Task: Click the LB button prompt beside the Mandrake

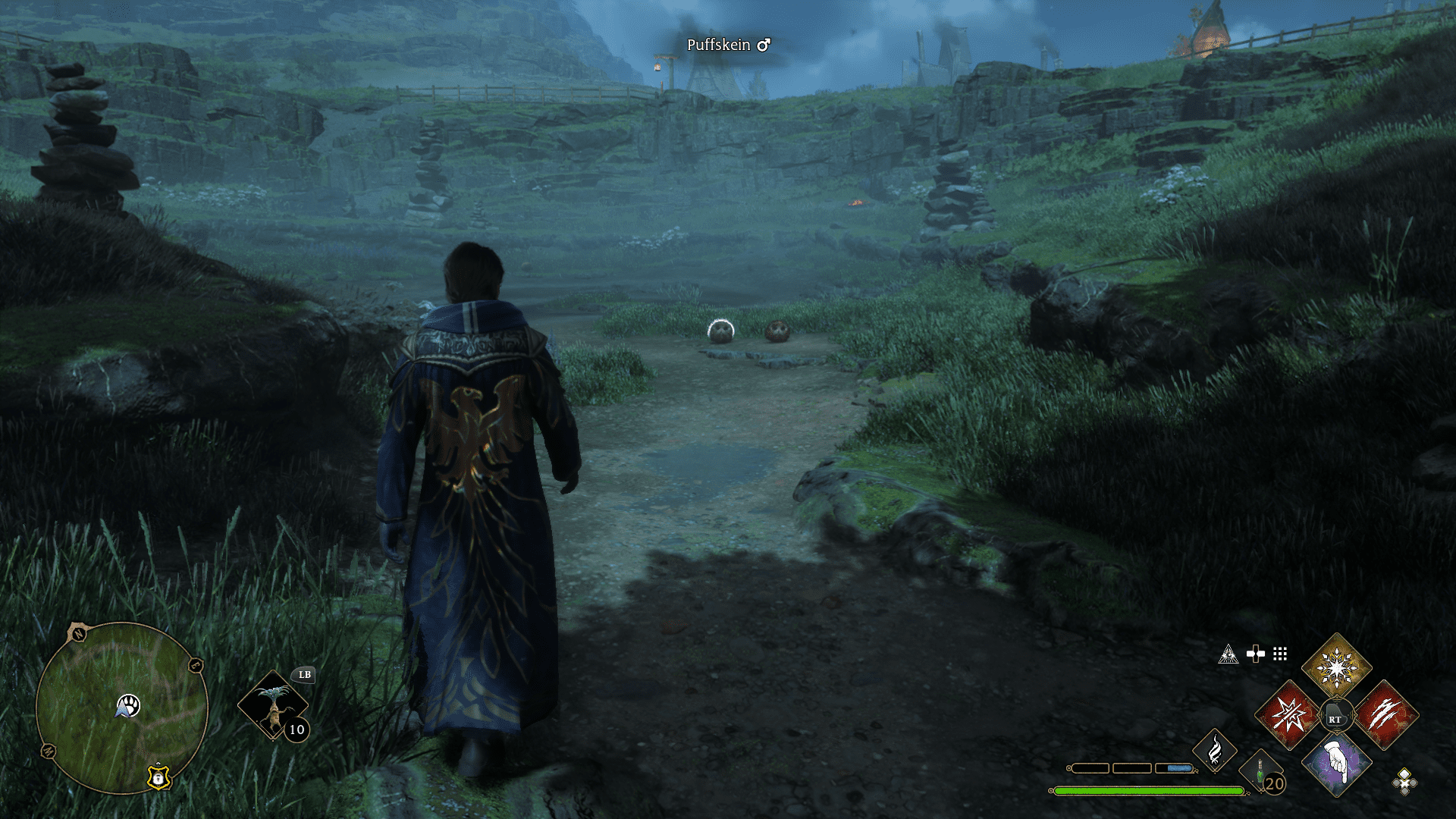Action: (x=305, y=674)
